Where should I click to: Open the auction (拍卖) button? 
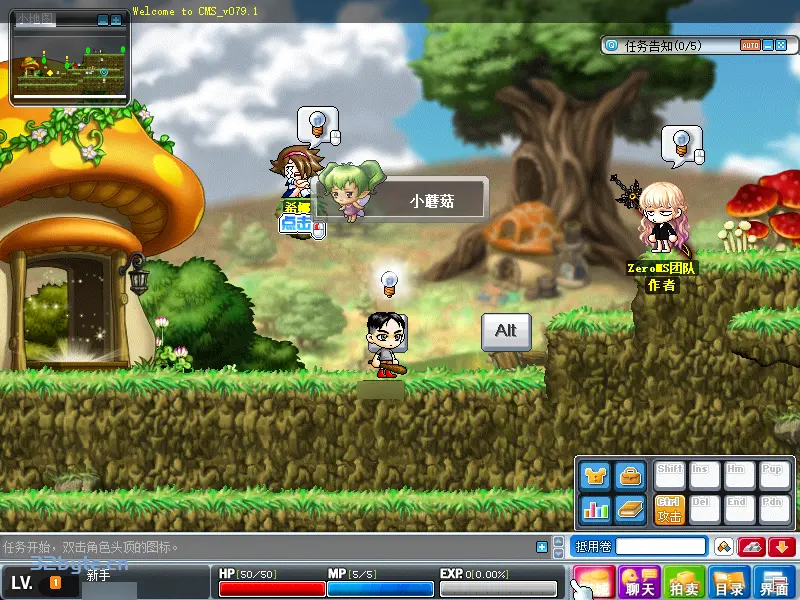pos(684,581)
